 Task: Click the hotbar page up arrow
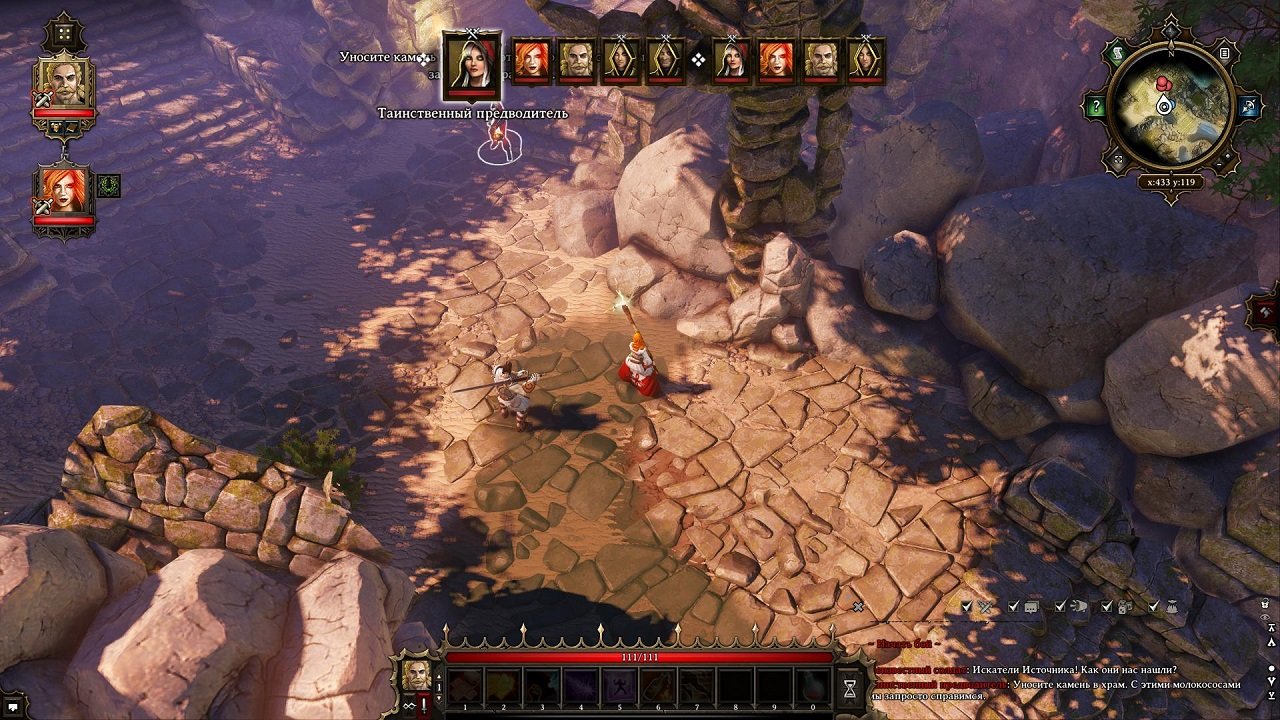(438, 674)
